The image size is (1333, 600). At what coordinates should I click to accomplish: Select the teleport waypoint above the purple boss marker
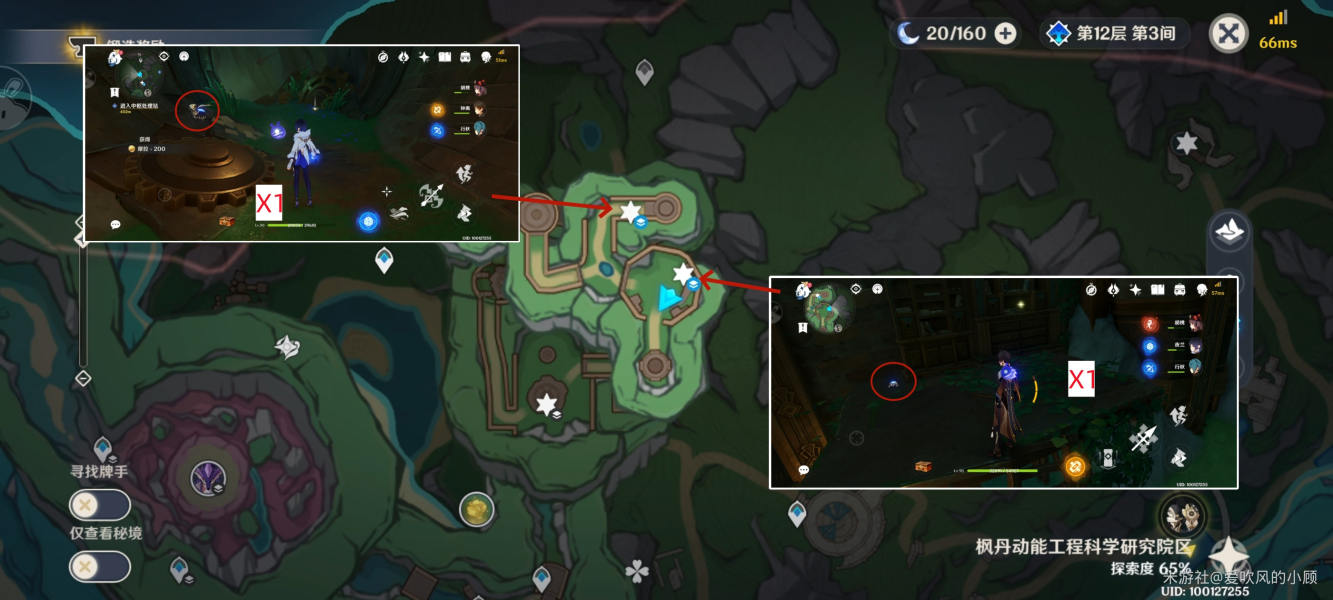point(102,448)
